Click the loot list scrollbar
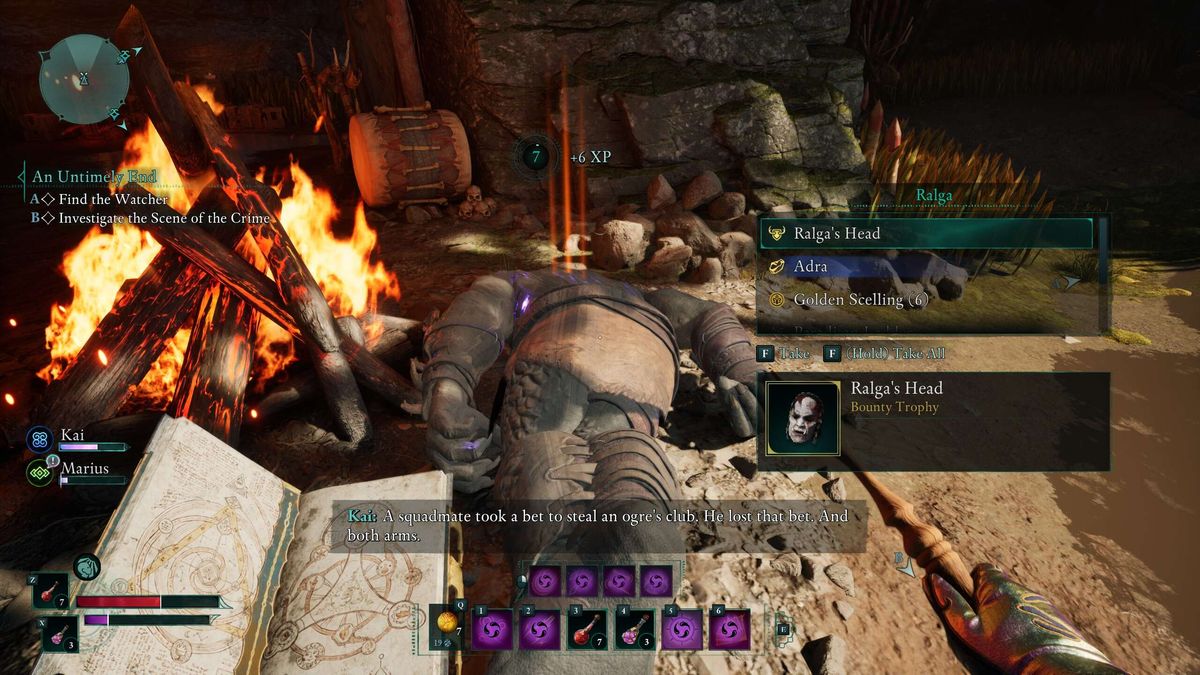Image resolution: width=1200 pixels, height=675 pixels. coord(1103,270)
